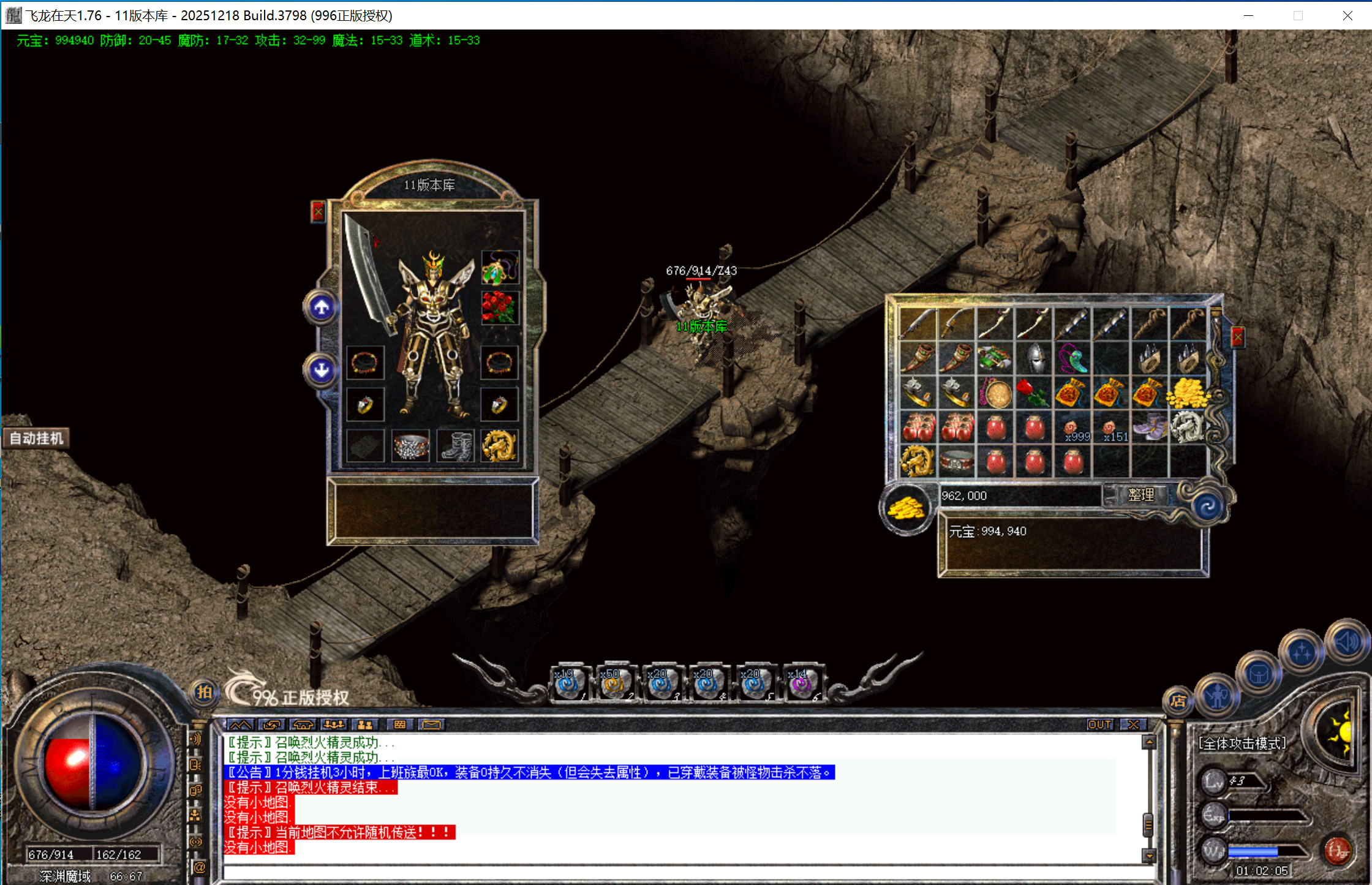
Task: Open the mail envelope button above chat
Action: click(431, 725)
